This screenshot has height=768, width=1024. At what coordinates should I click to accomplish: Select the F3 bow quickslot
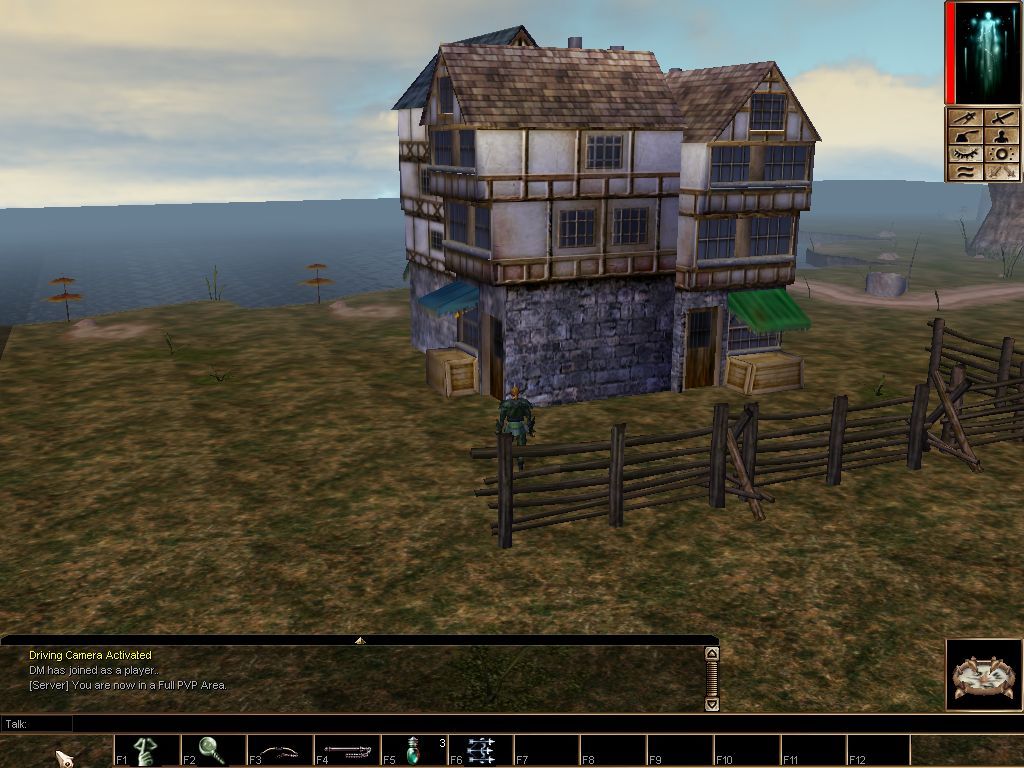(x=279, y=750)
